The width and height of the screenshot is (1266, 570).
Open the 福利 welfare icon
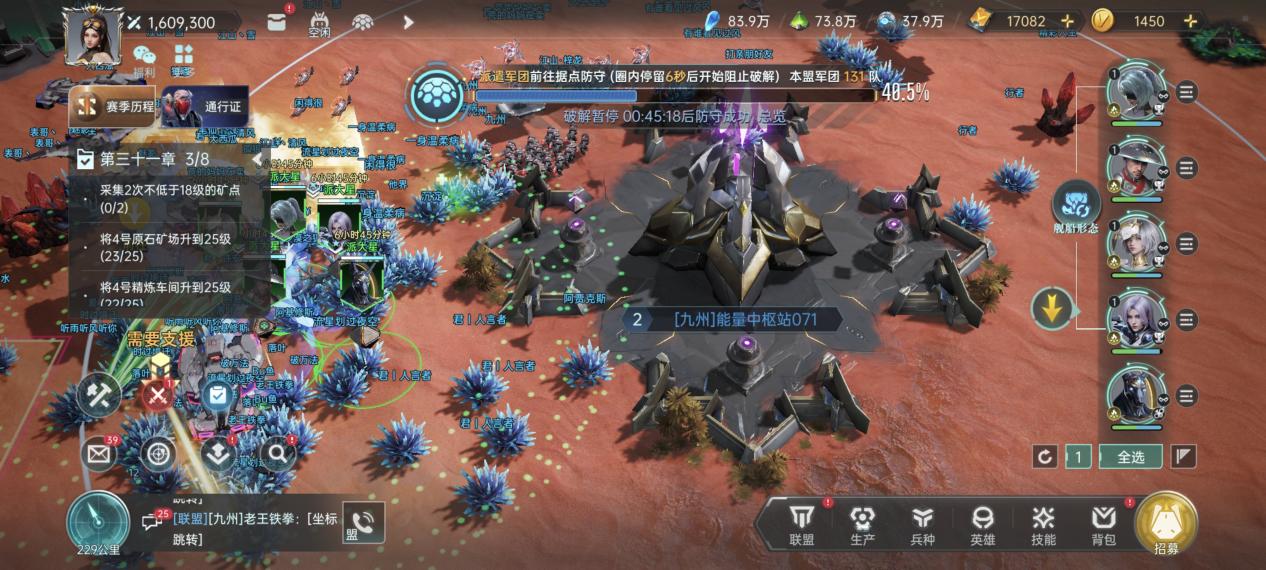(144, 59)
